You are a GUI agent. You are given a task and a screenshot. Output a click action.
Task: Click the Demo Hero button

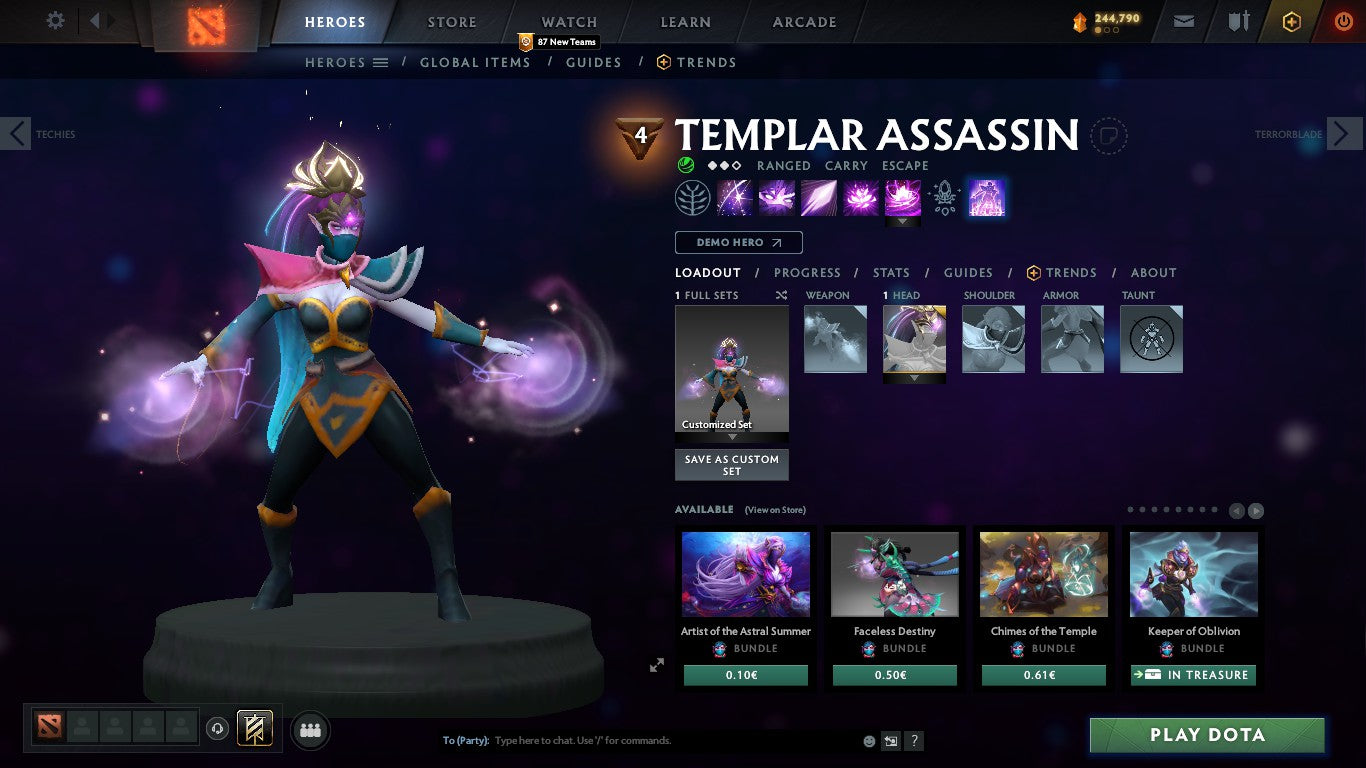738,242
